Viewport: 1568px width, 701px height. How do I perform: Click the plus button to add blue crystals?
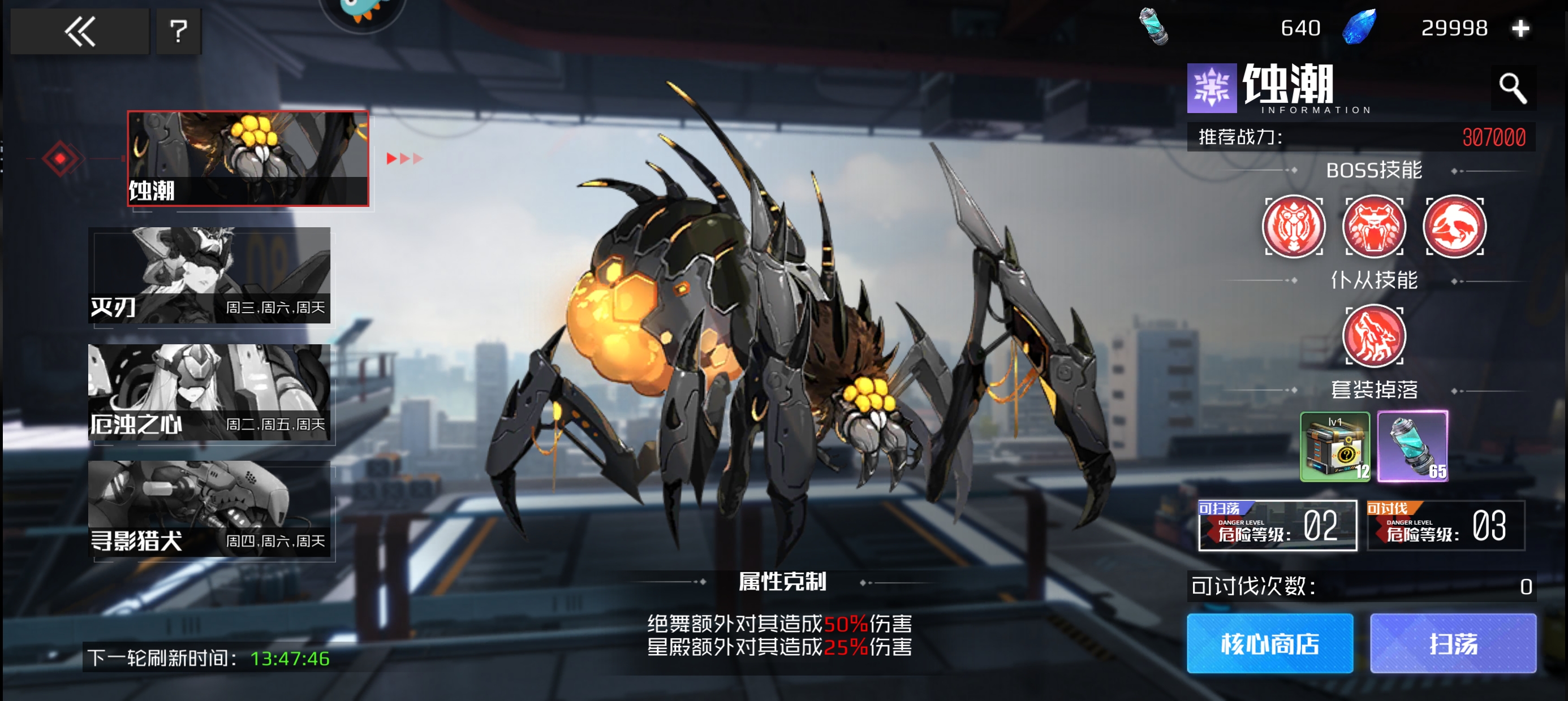(x=1520, y=28)
